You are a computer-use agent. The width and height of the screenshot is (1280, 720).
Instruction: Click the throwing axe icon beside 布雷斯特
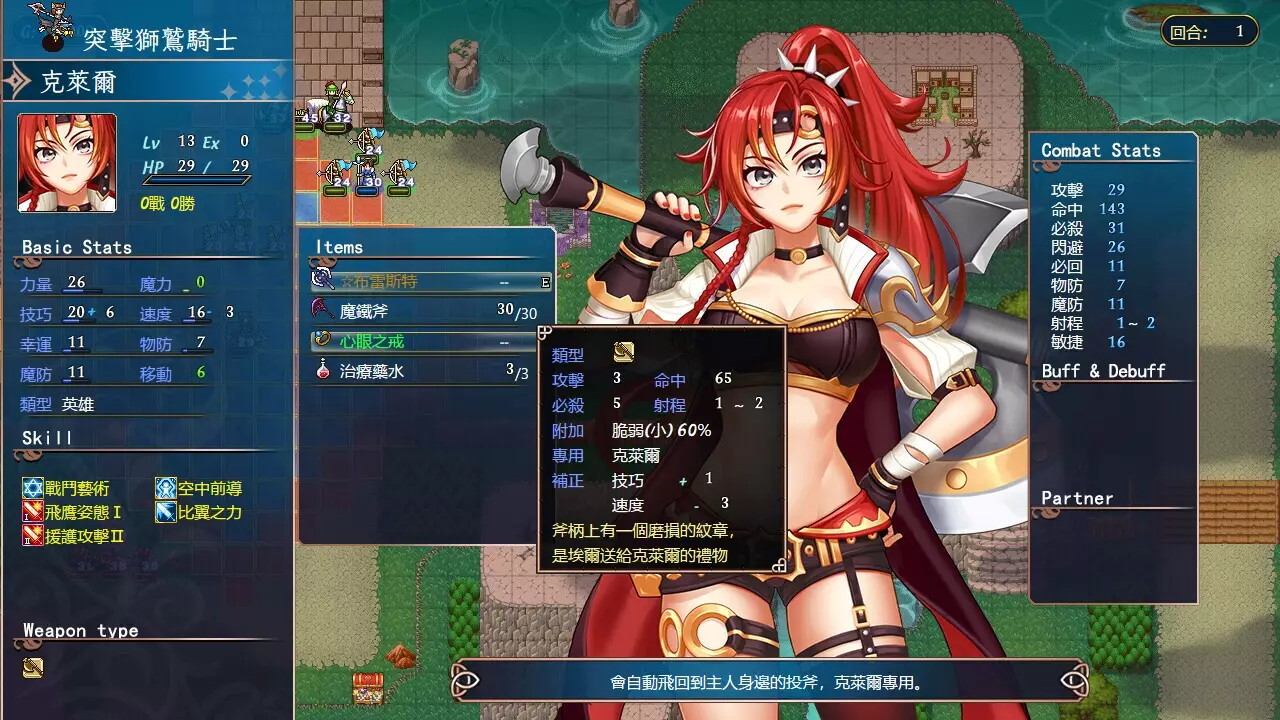tap(322, 281)
